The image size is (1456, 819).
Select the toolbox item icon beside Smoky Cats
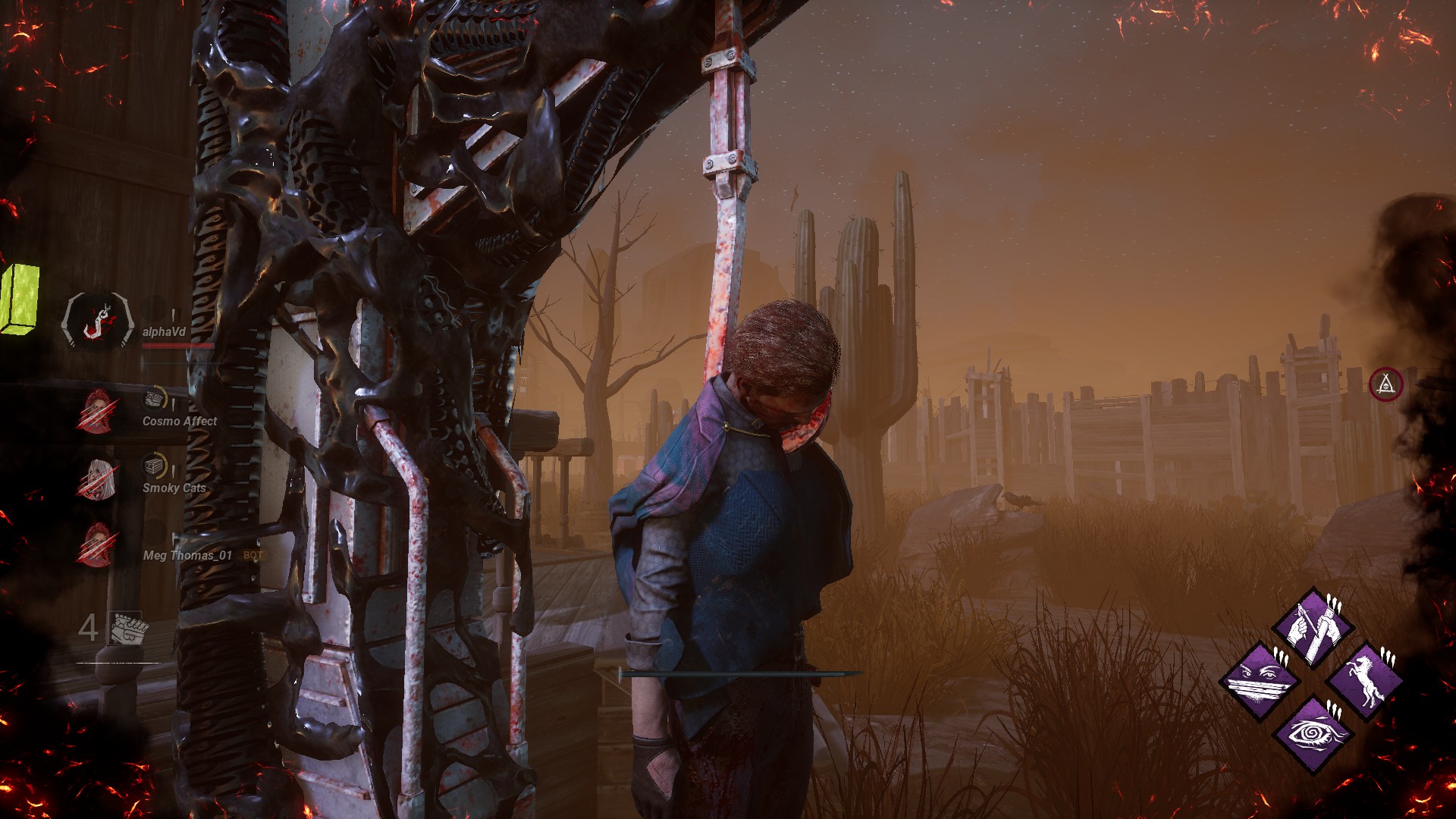click(x=154, y=465)
